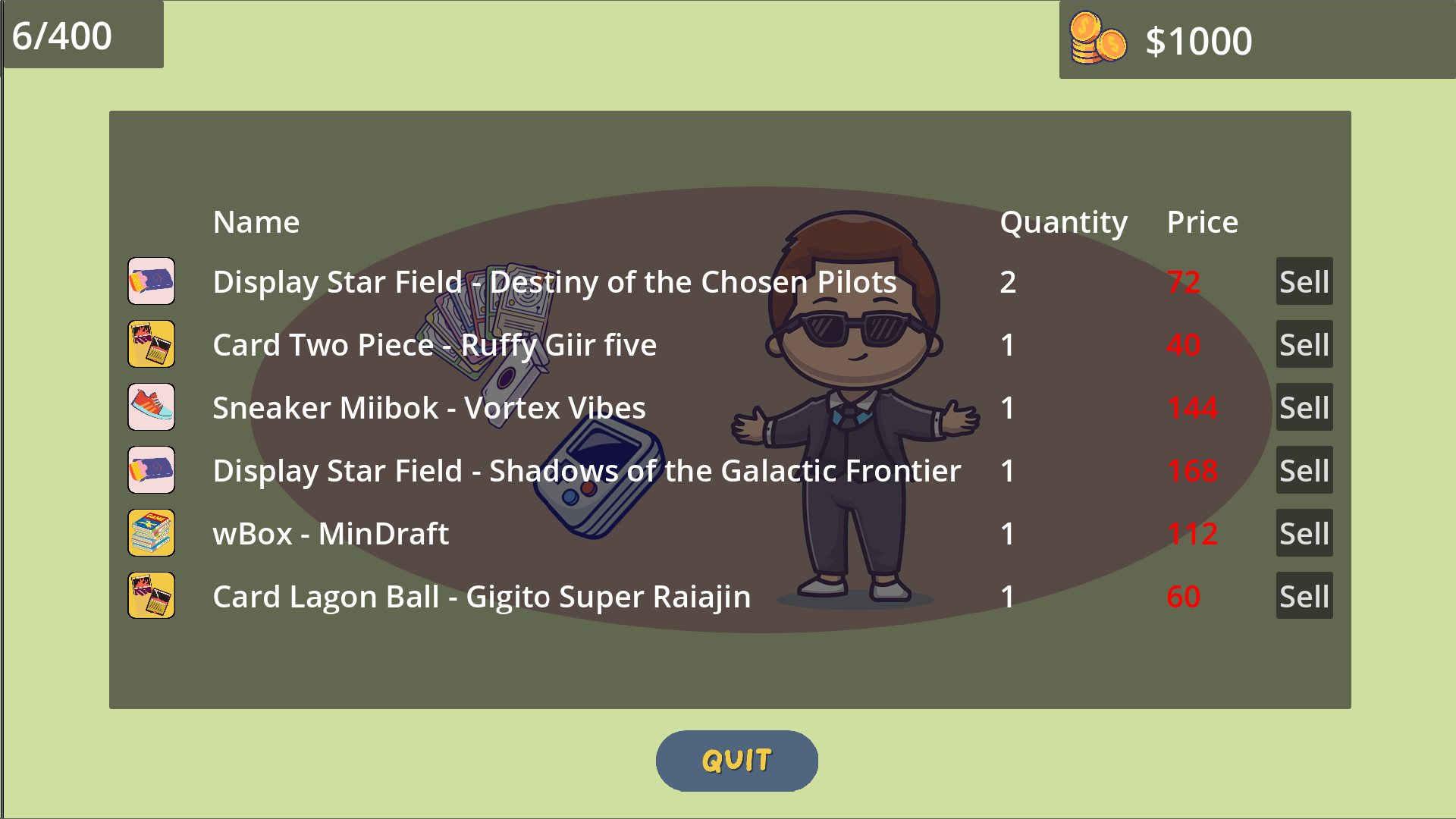Select the Card Two Piece item icon
This screenshot has width=1456, height=819.
tap(151, 344)
